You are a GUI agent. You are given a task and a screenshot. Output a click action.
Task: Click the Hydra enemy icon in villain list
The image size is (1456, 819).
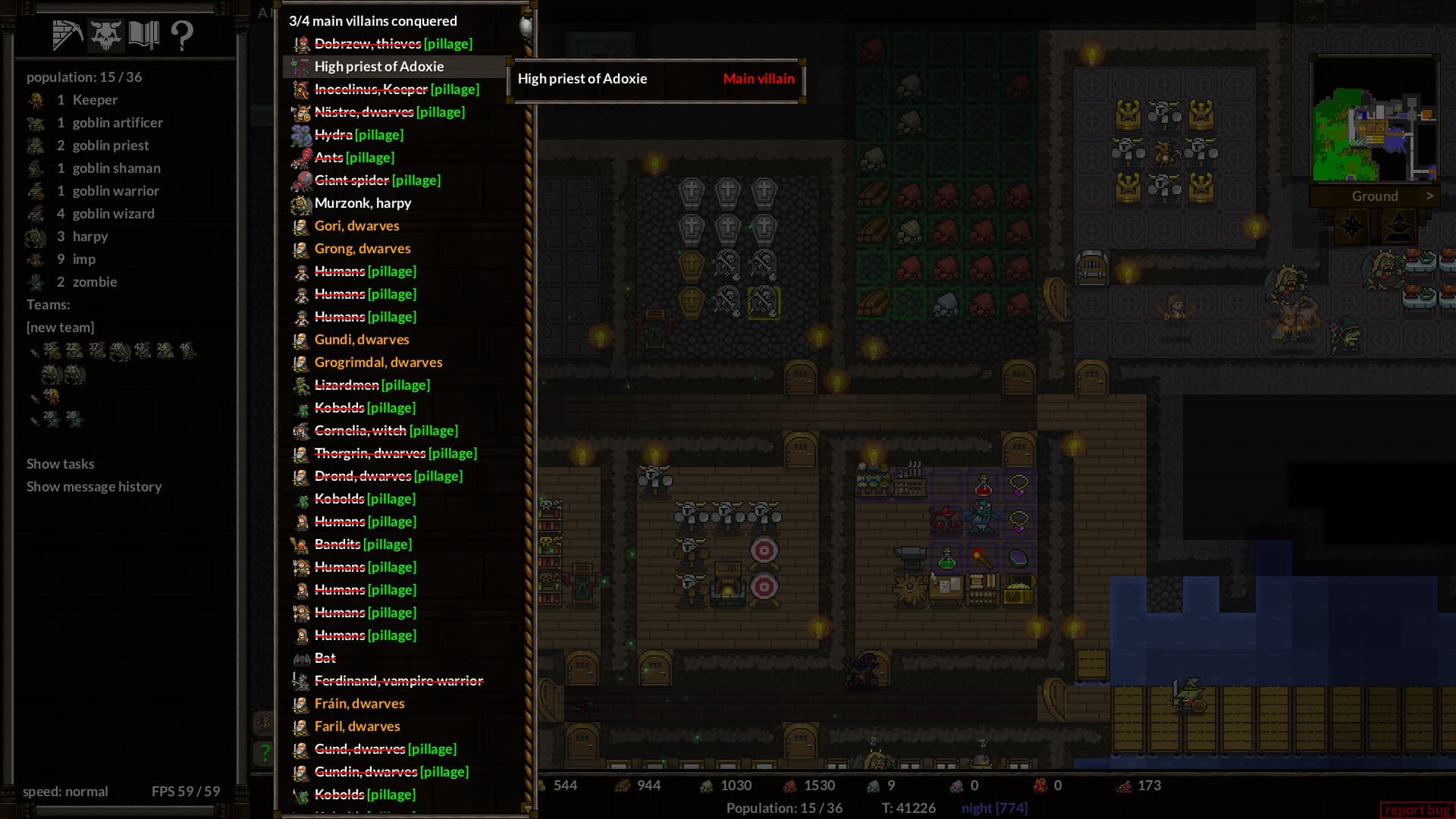(x=300, y=135)
